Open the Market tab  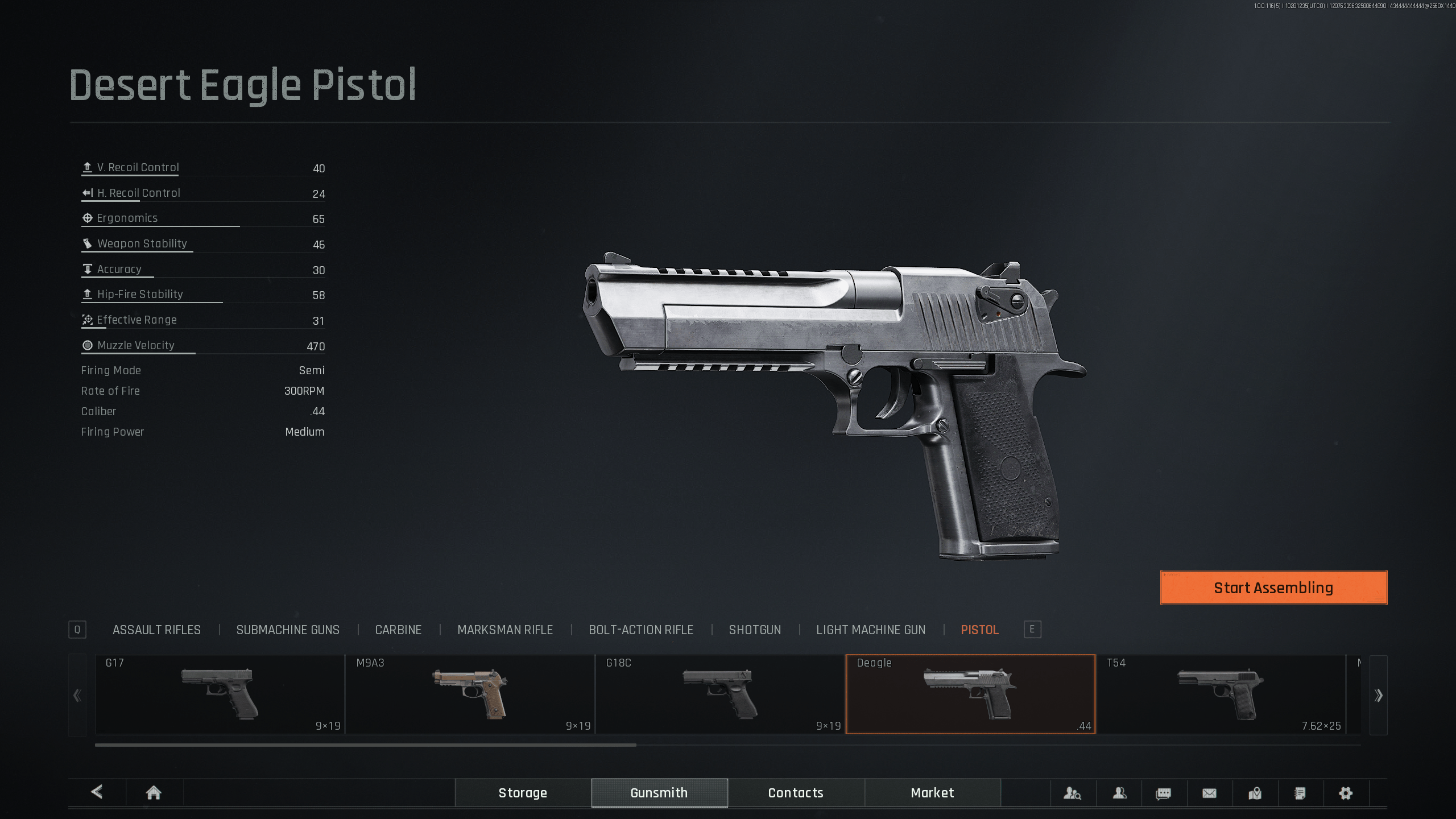932,793
